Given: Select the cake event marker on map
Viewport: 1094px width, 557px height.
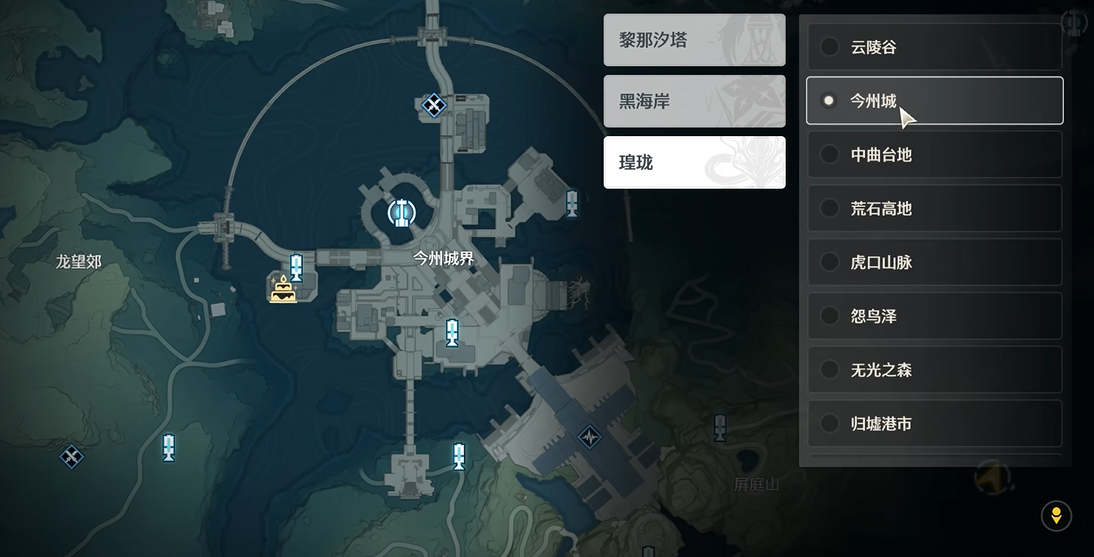Looking at the screenshot, I should pyautogui.click(x=283, y=291).
